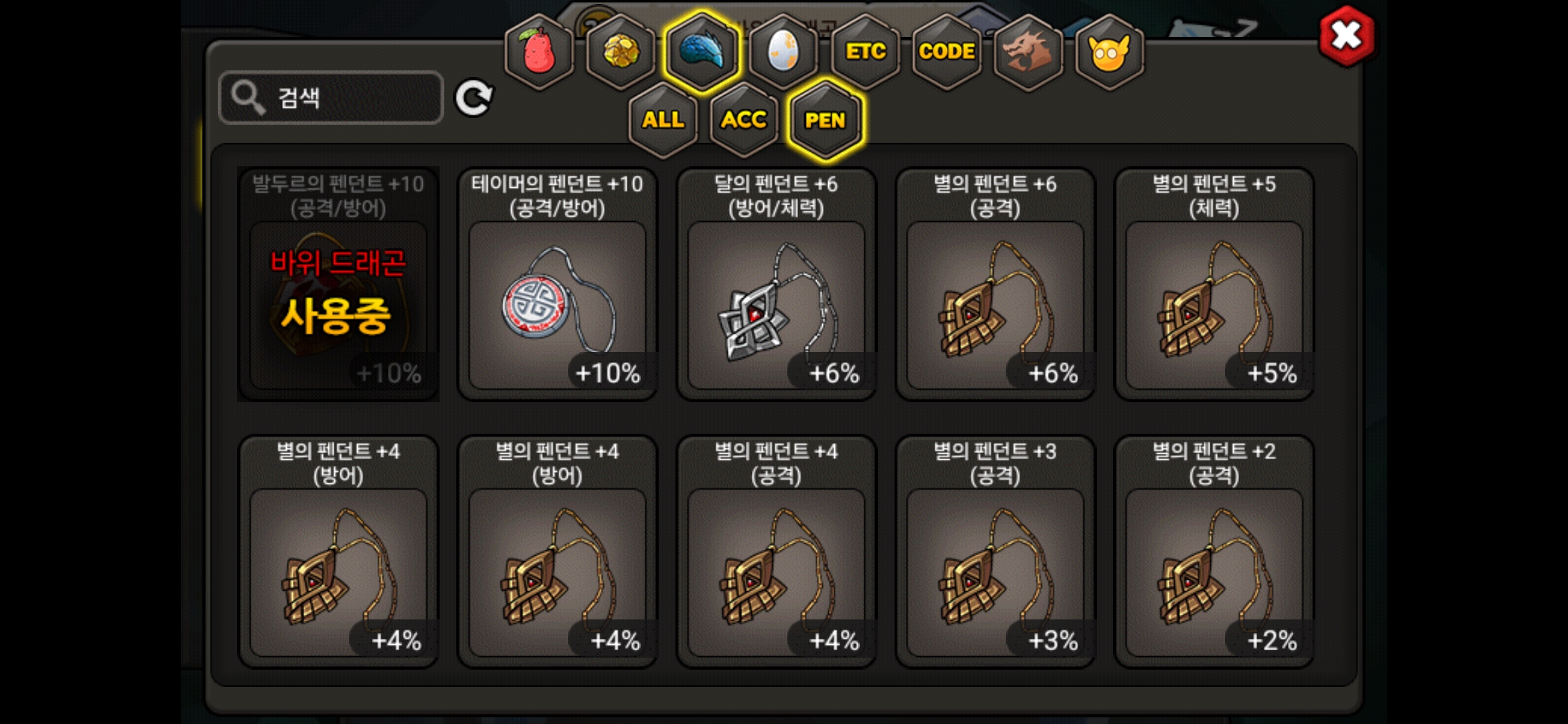Open the CODE tab
Screen dimensions: 1568x724
tap(946, 52)
